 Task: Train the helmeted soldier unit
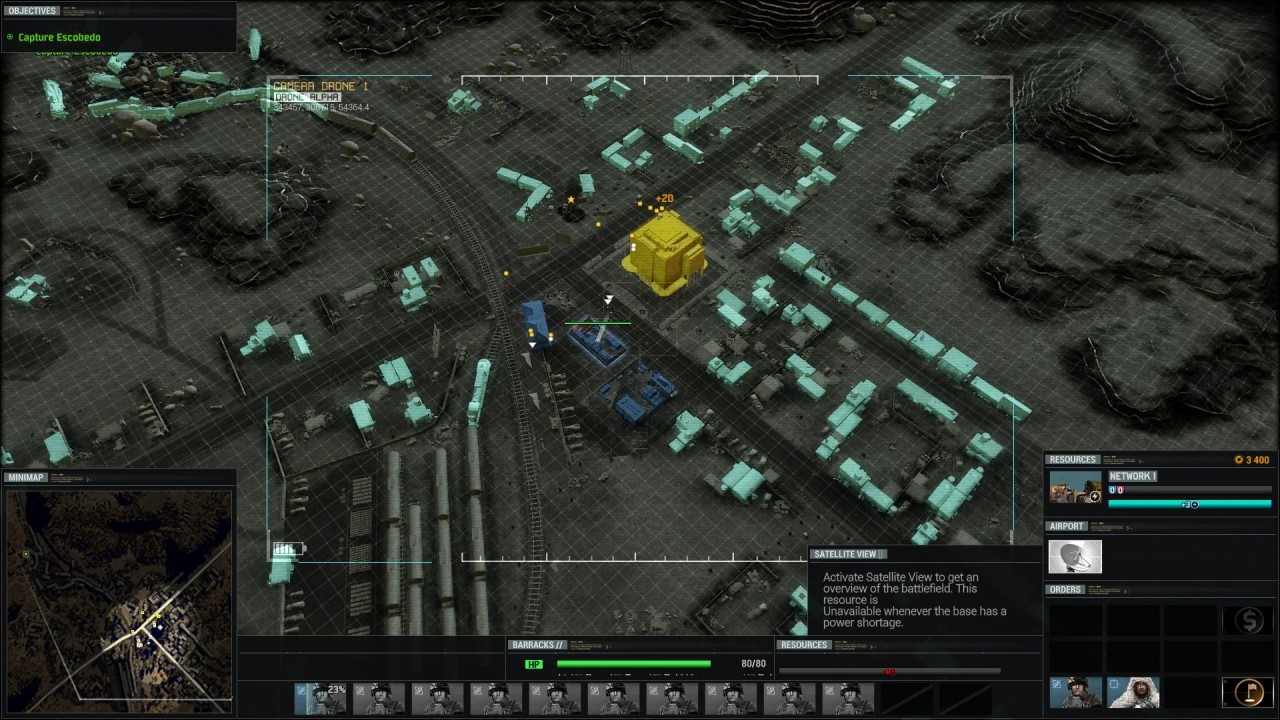(1075, 692)
